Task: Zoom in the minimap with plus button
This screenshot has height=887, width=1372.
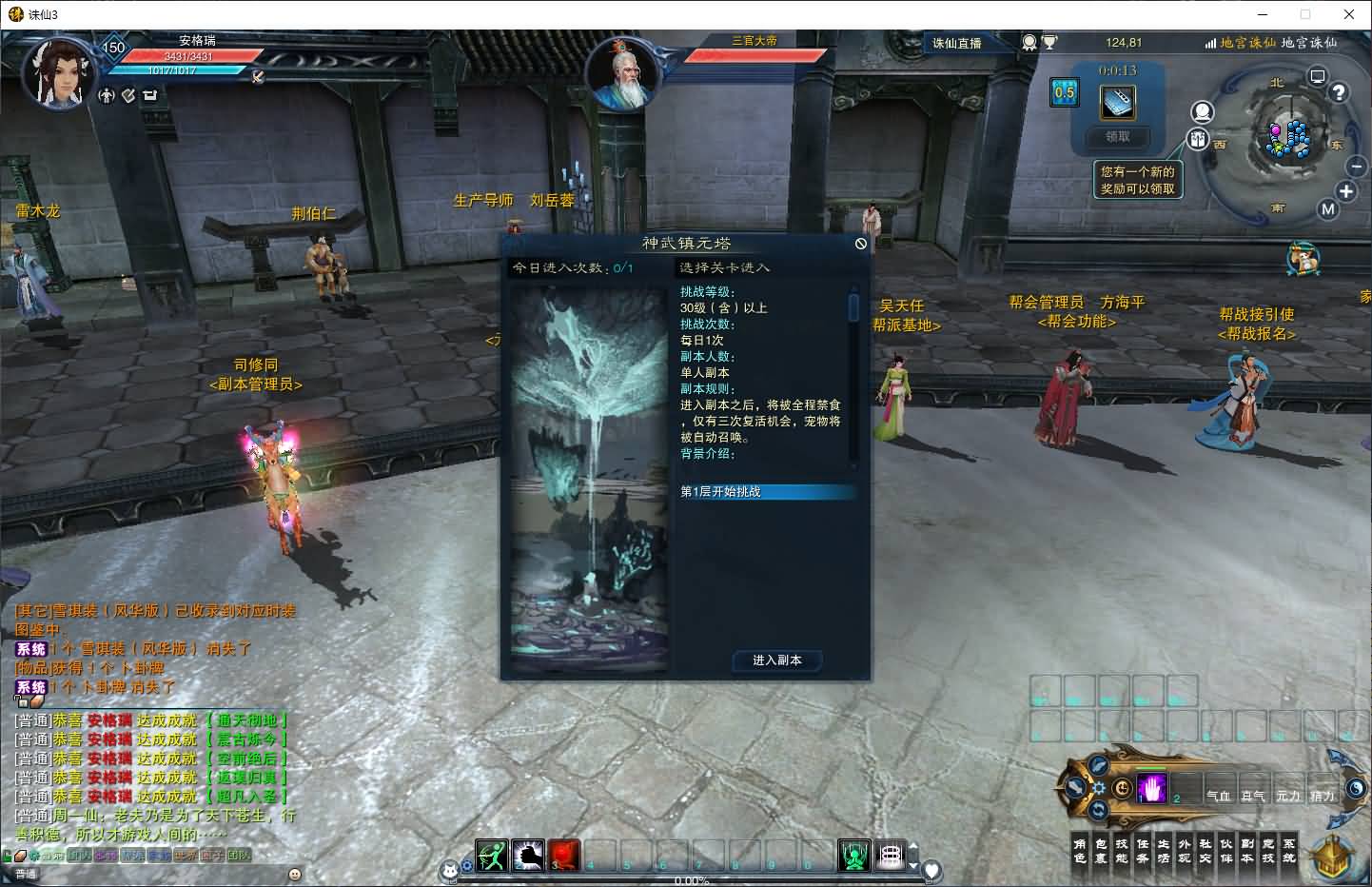Action: (1346, 191)
